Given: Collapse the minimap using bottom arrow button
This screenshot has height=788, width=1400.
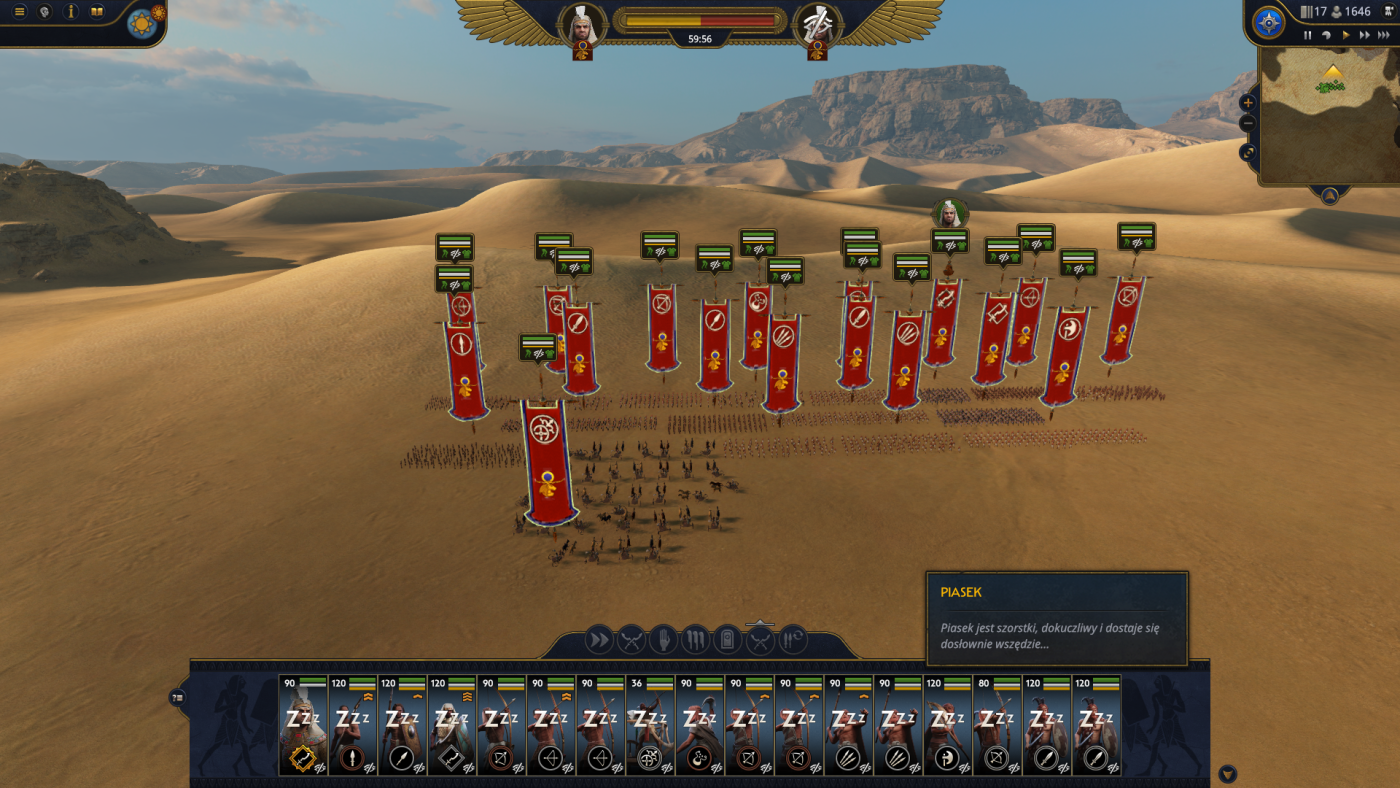Looking at the screenshot, I should coord(1329,196).
